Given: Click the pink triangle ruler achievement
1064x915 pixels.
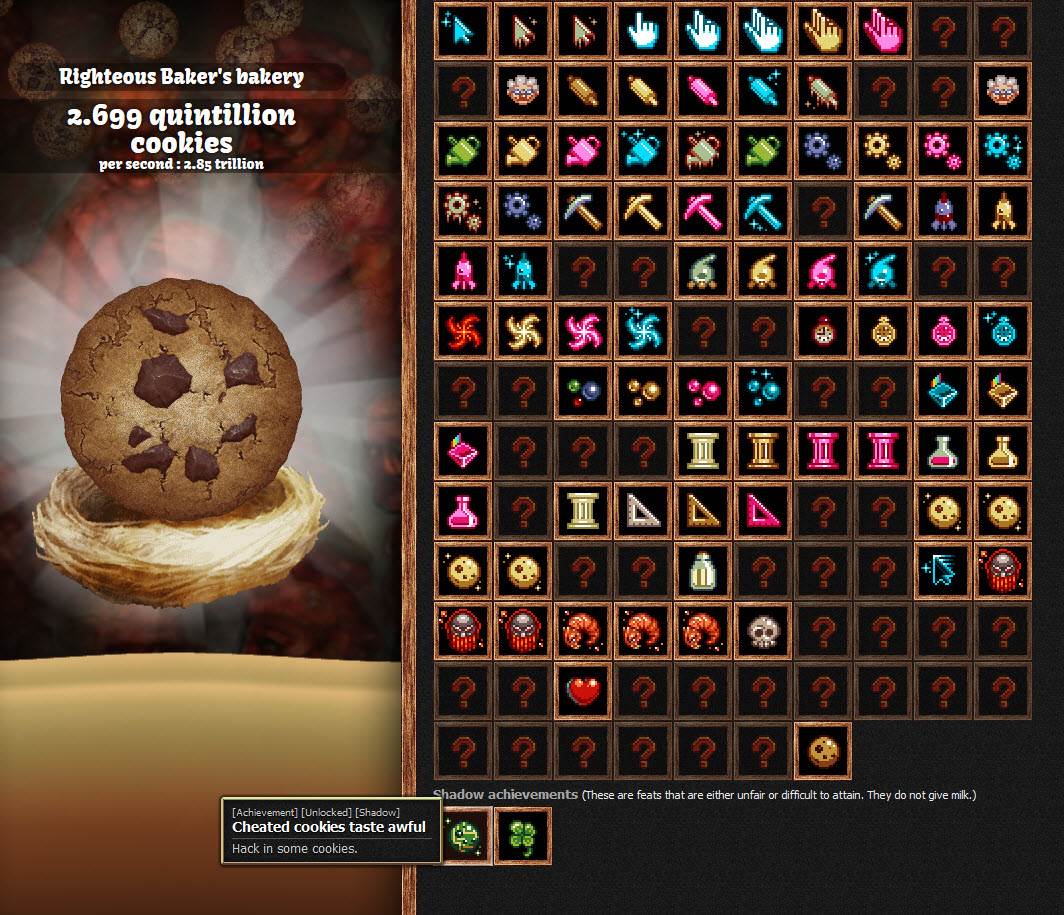Looking at the screenshot, I should coord(763,512).
